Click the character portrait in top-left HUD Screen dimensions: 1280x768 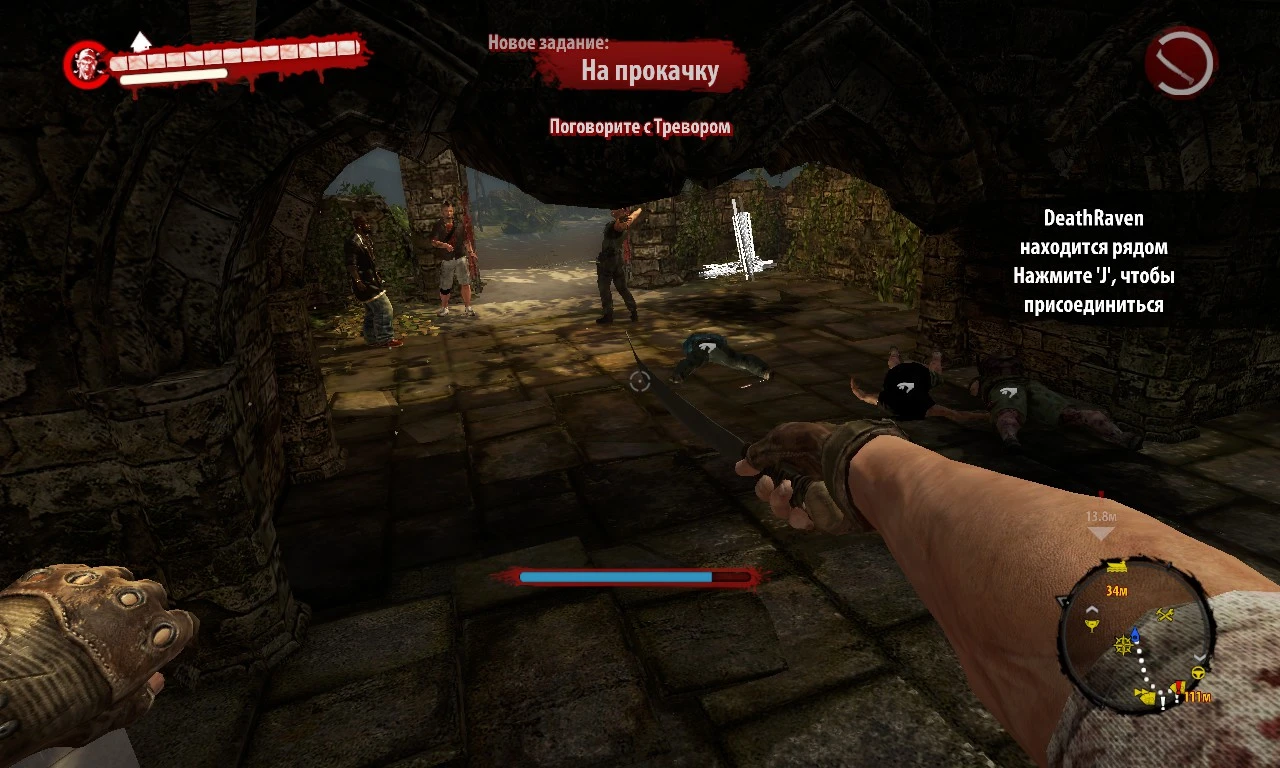tap(86, 63)
